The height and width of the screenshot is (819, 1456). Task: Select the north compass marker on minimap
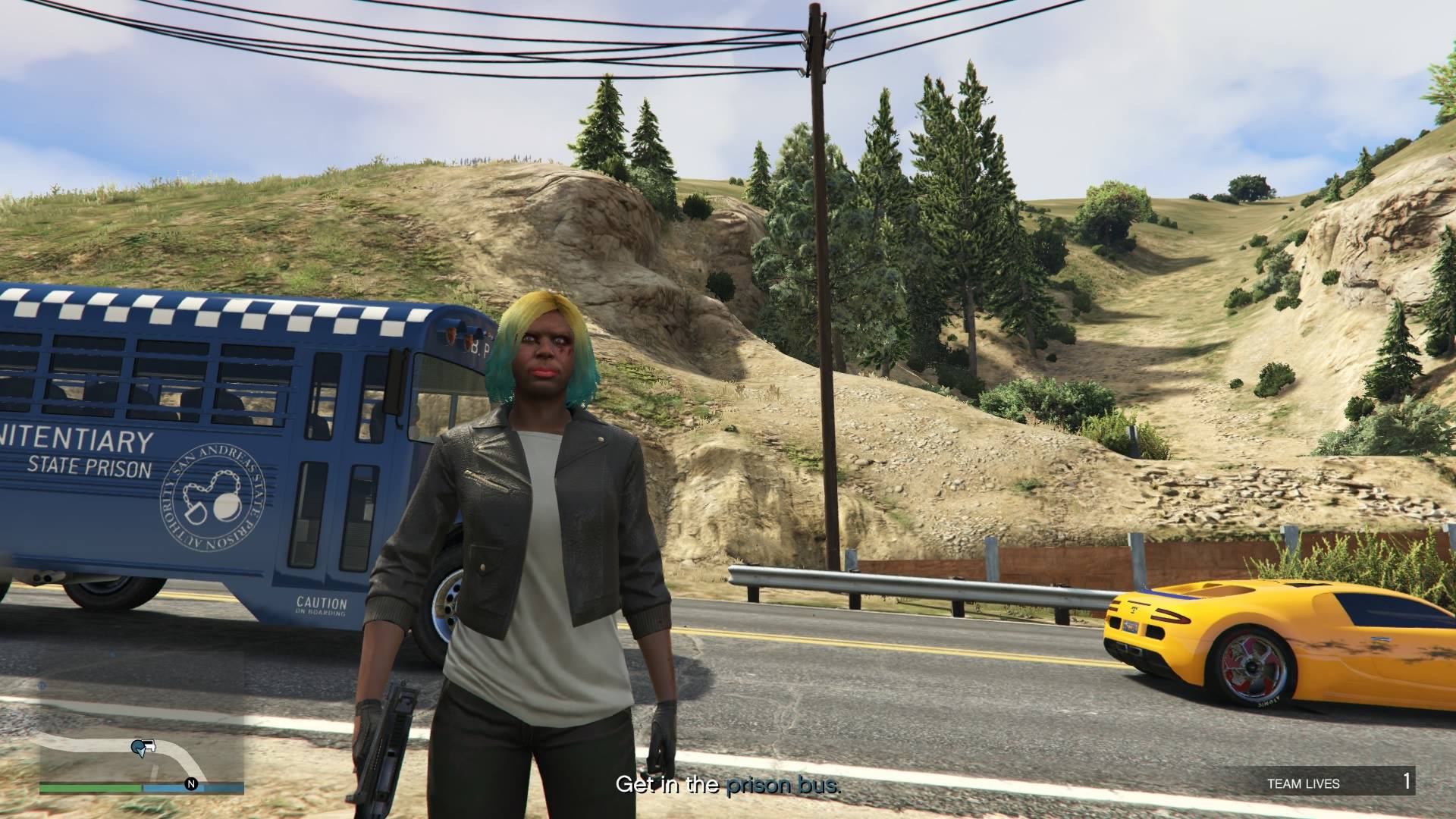[x=191, y=783]
